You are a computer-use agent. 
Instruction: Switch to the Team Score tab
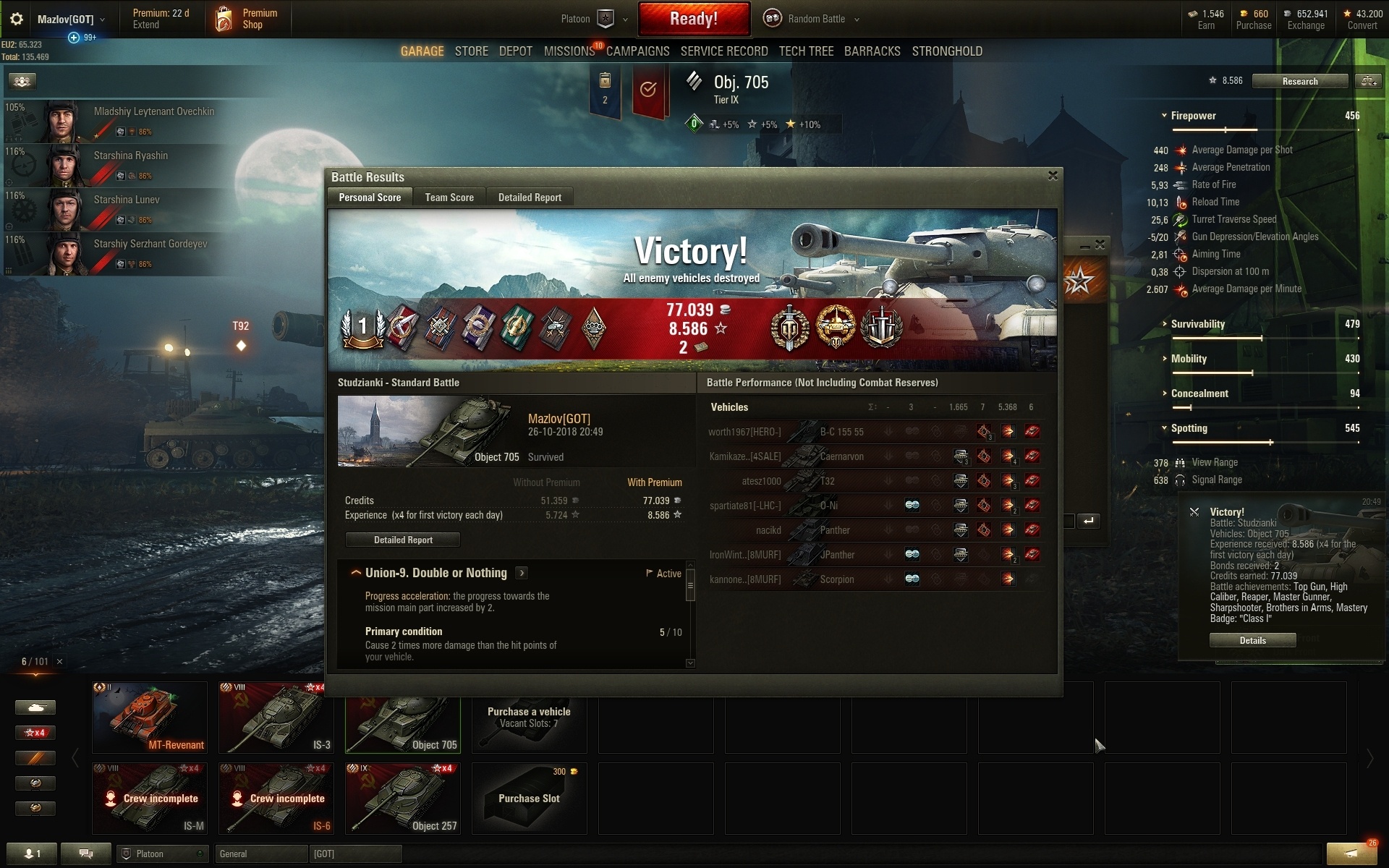point(449,197)
